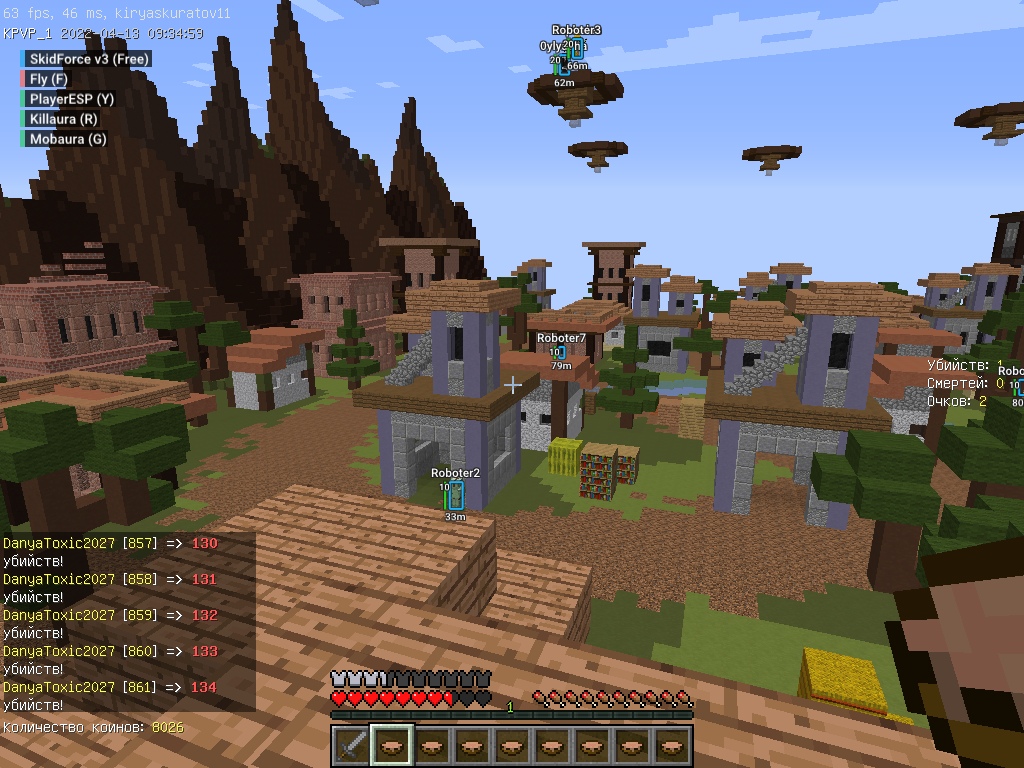This screenshot has height=768, width=1024.
Task: Toggle the Killaura (R) module entry
Action: pyautogui.click(x=63, y=119)
